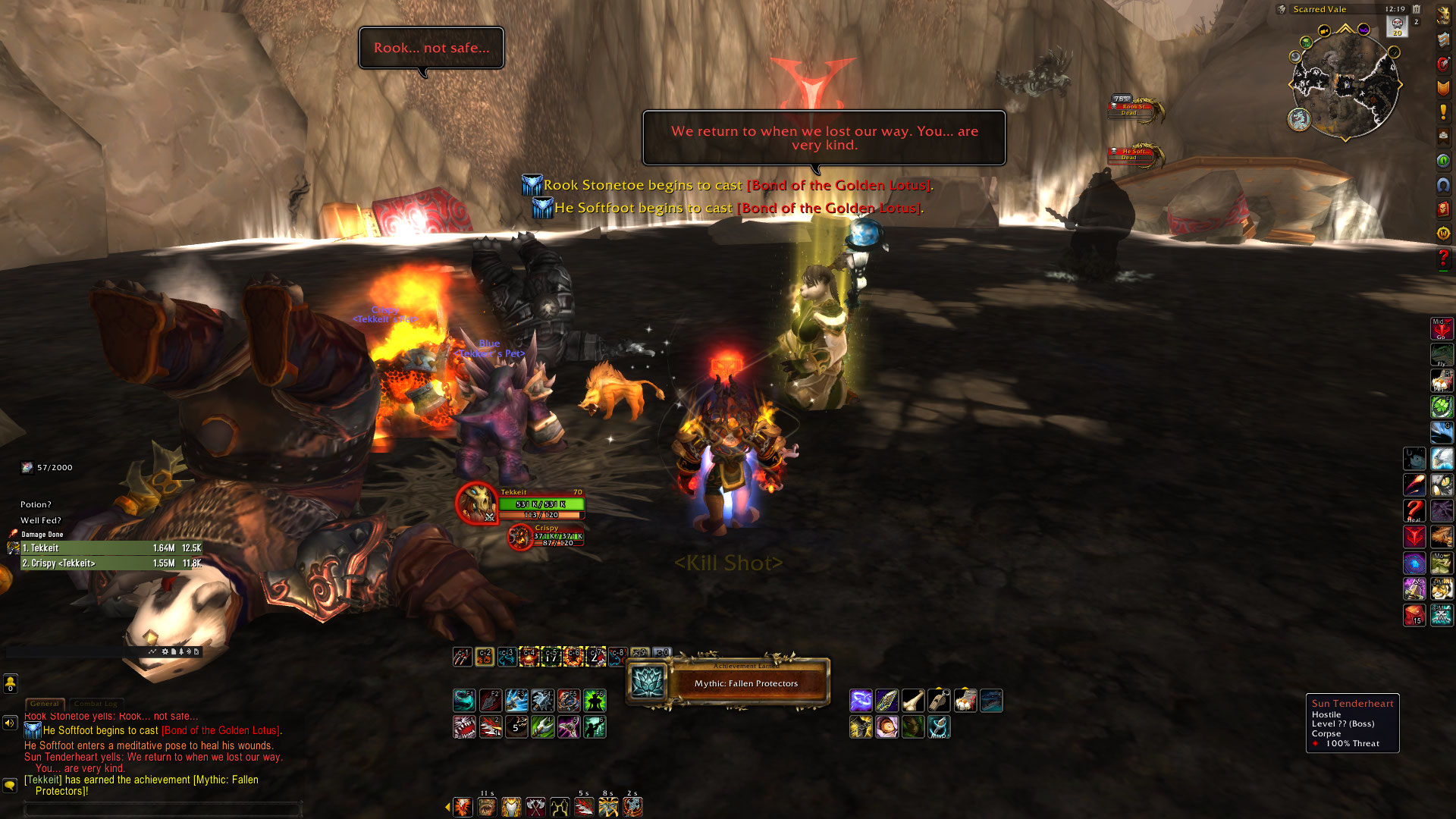The height and width of the screenshot is (819, 1456).
Task: Select the Crispy pet unit frame
Action: 520,537
